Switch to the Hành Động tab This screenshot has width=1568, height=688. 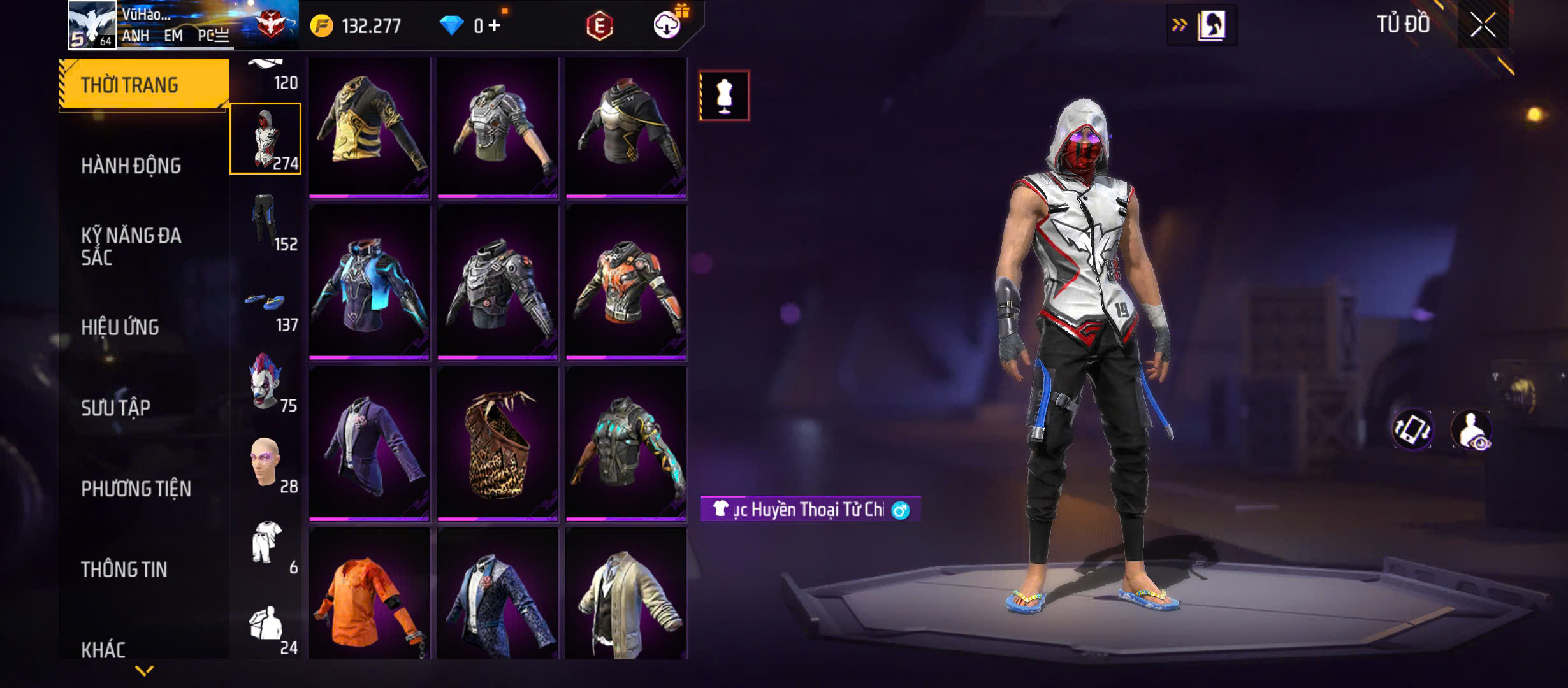[x=131, y=166]
